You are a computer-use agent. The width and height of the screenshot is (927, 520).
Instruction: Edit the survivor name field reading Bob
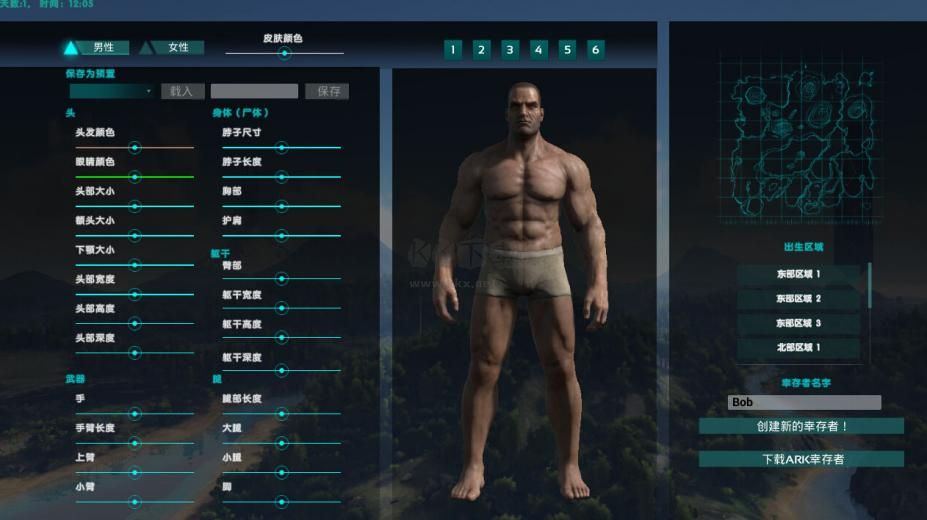[x=804, y=402]
